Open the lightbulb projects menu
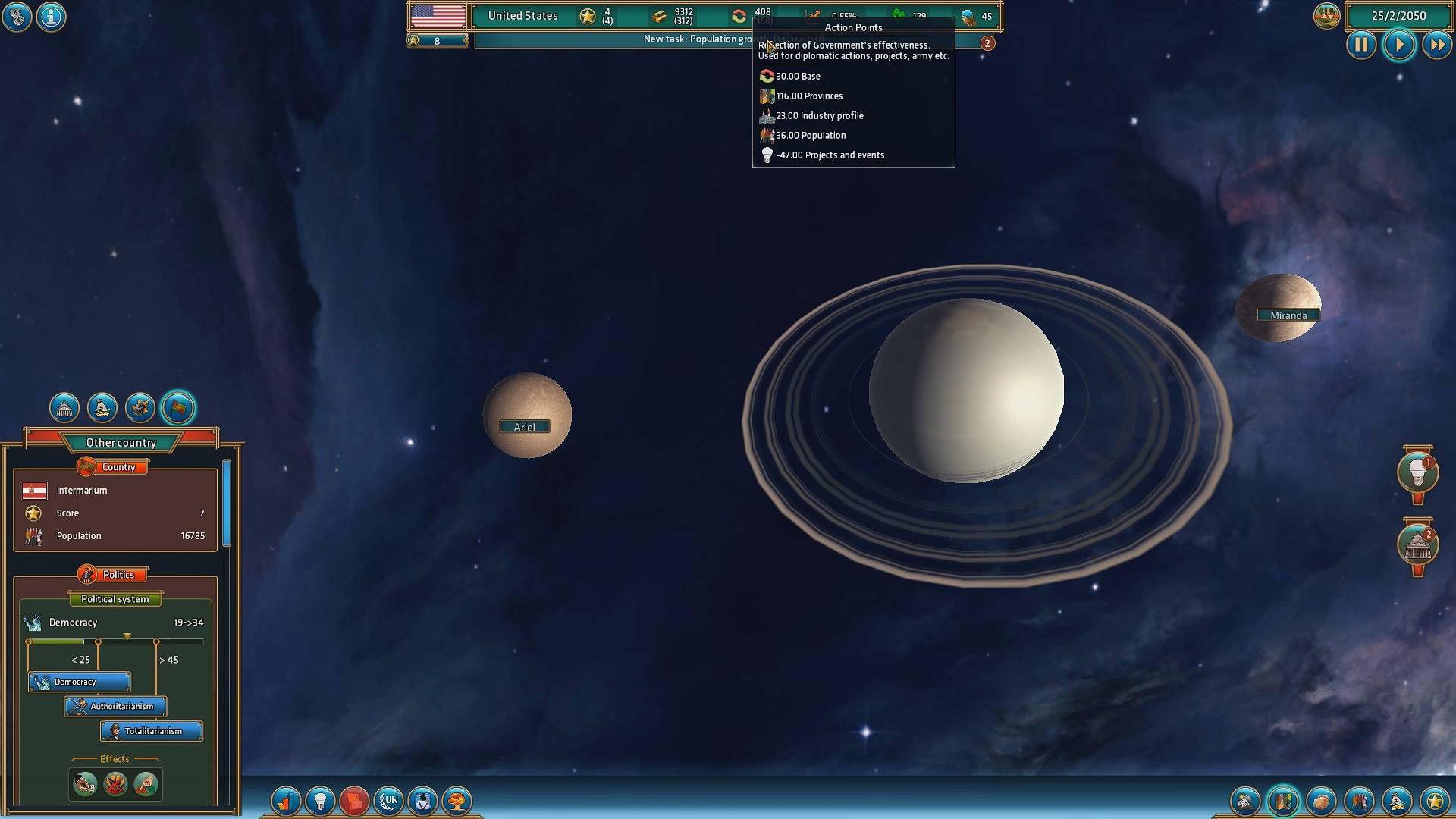Screen dimensions: 1456x819 tap(320, 800)
